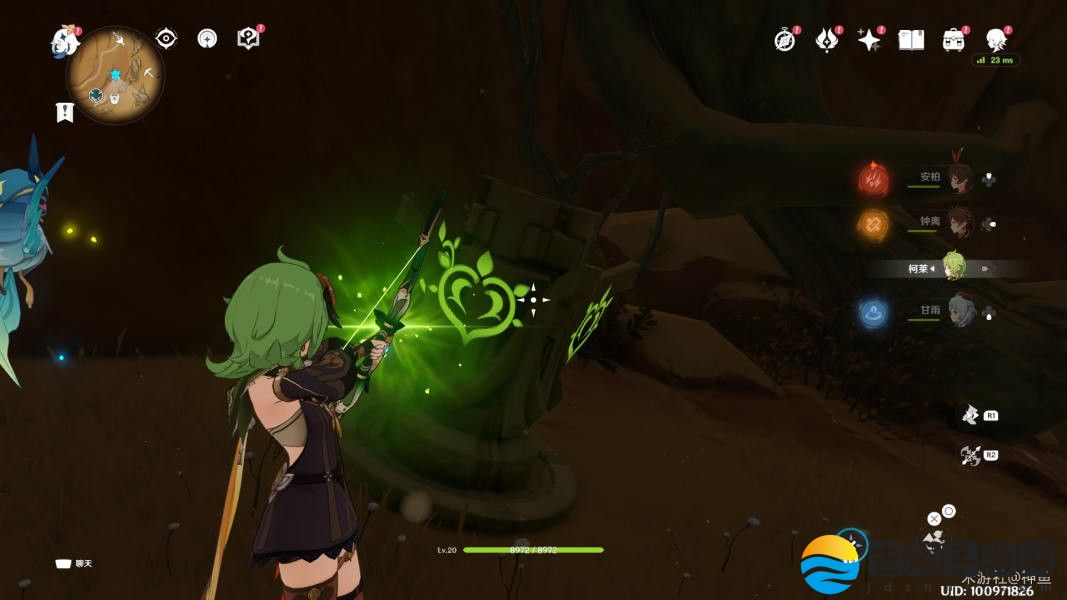
Task: Activate the eye-shaped elemental sight icon
Action: [166, 39]
